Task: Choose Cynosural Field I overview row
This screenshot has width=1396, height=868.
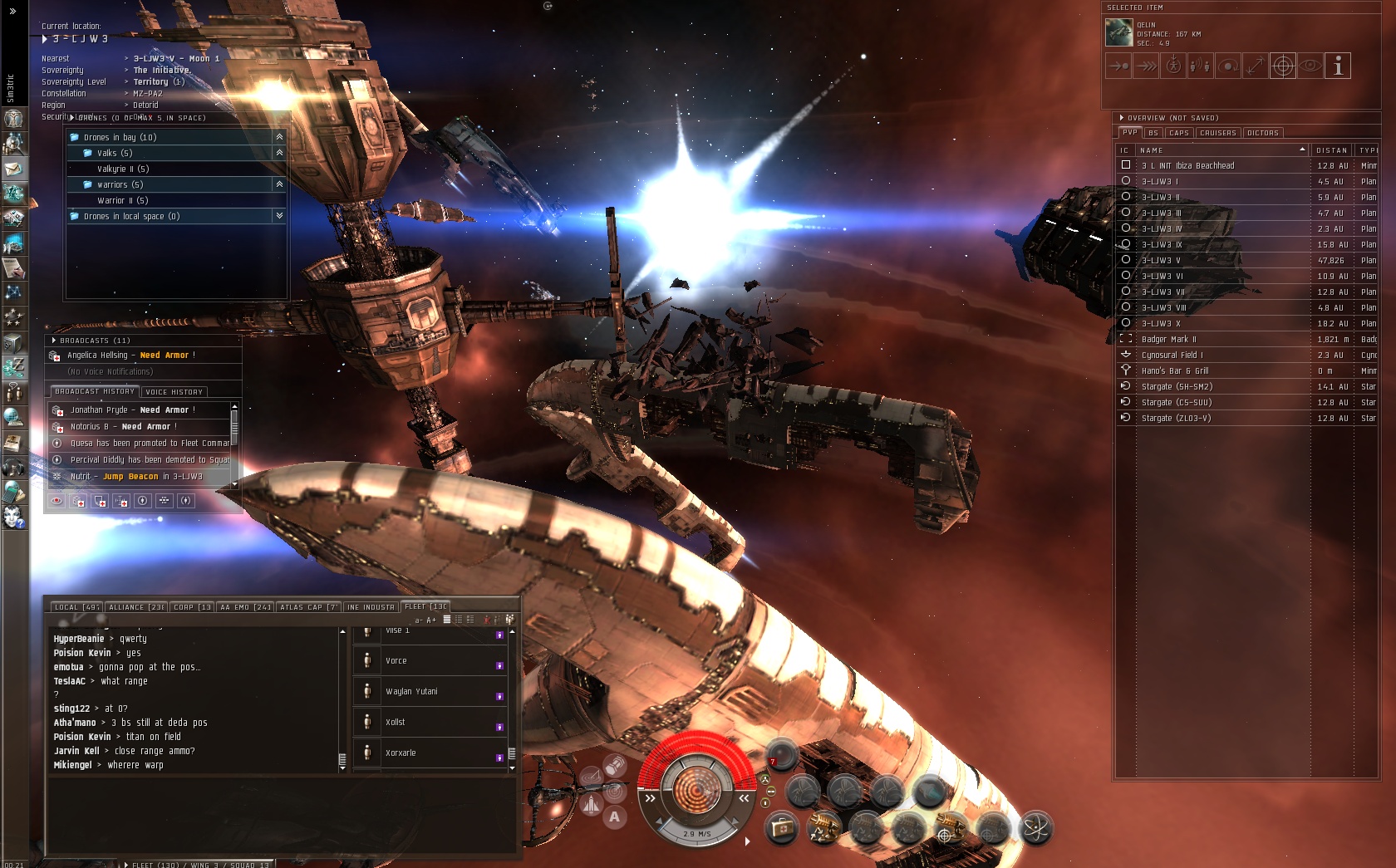Action: [1172, 356]
